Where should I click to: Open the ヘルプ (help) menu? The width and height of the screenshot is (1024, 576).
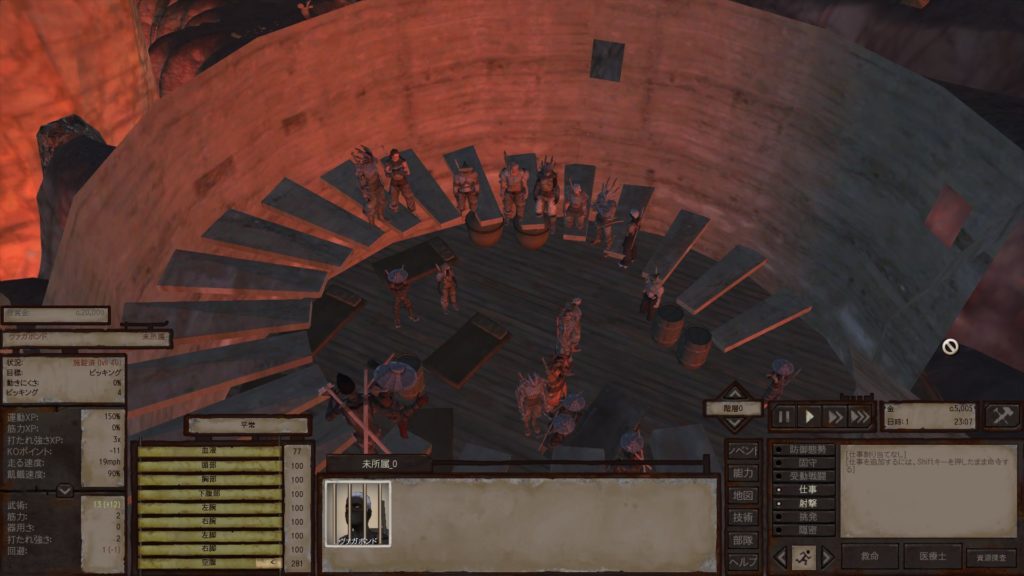pyautogui.click(x=742, y=561)
